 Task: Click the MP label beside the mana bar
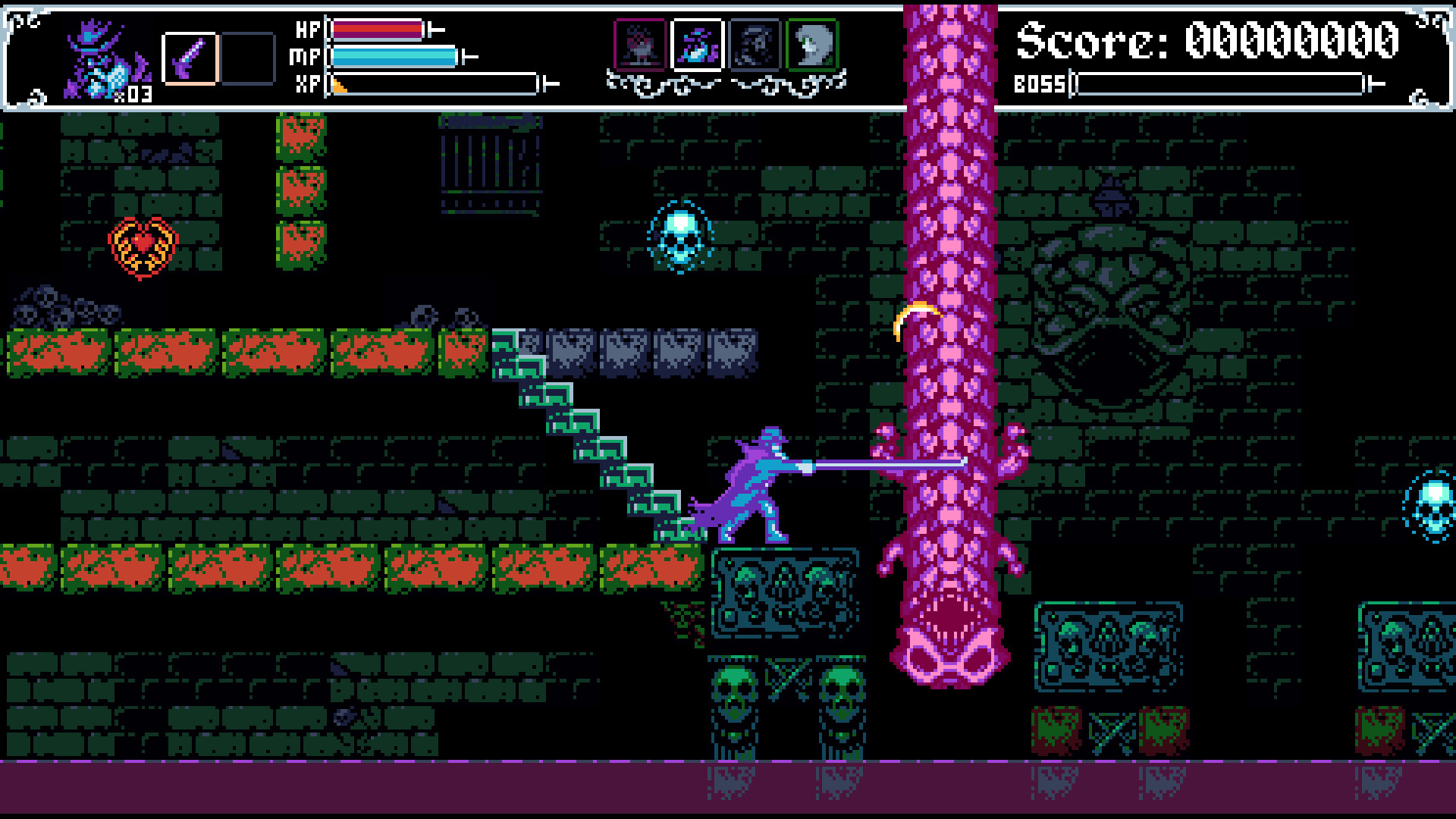(x=306, y=55)
